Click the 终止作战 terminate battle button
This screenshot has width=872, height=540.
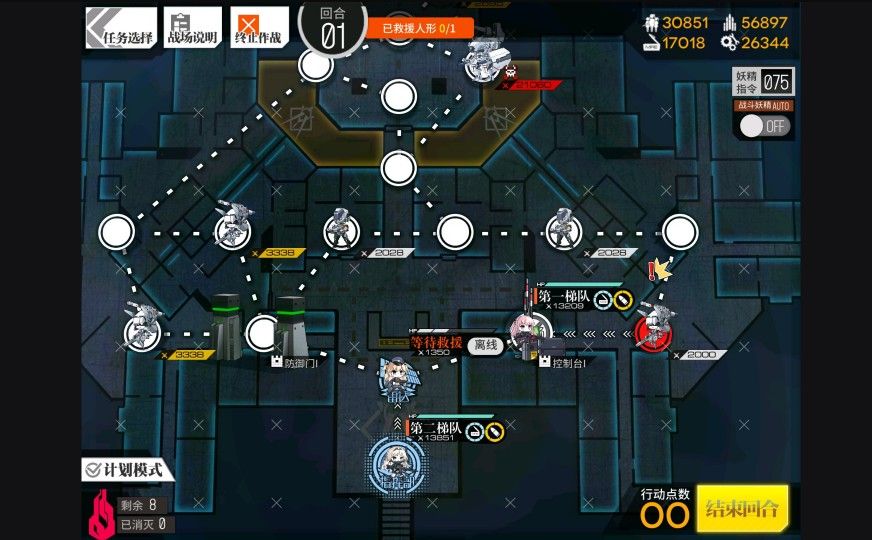[258, 27]
